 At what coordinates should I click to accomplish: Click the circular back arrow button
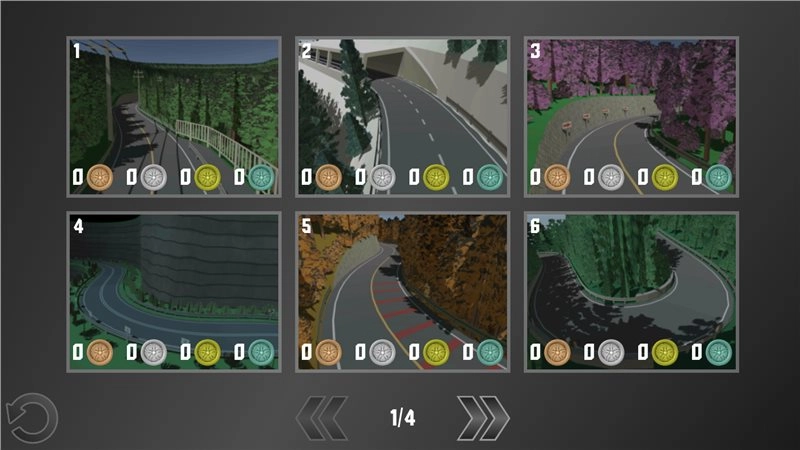pos(28,418)
